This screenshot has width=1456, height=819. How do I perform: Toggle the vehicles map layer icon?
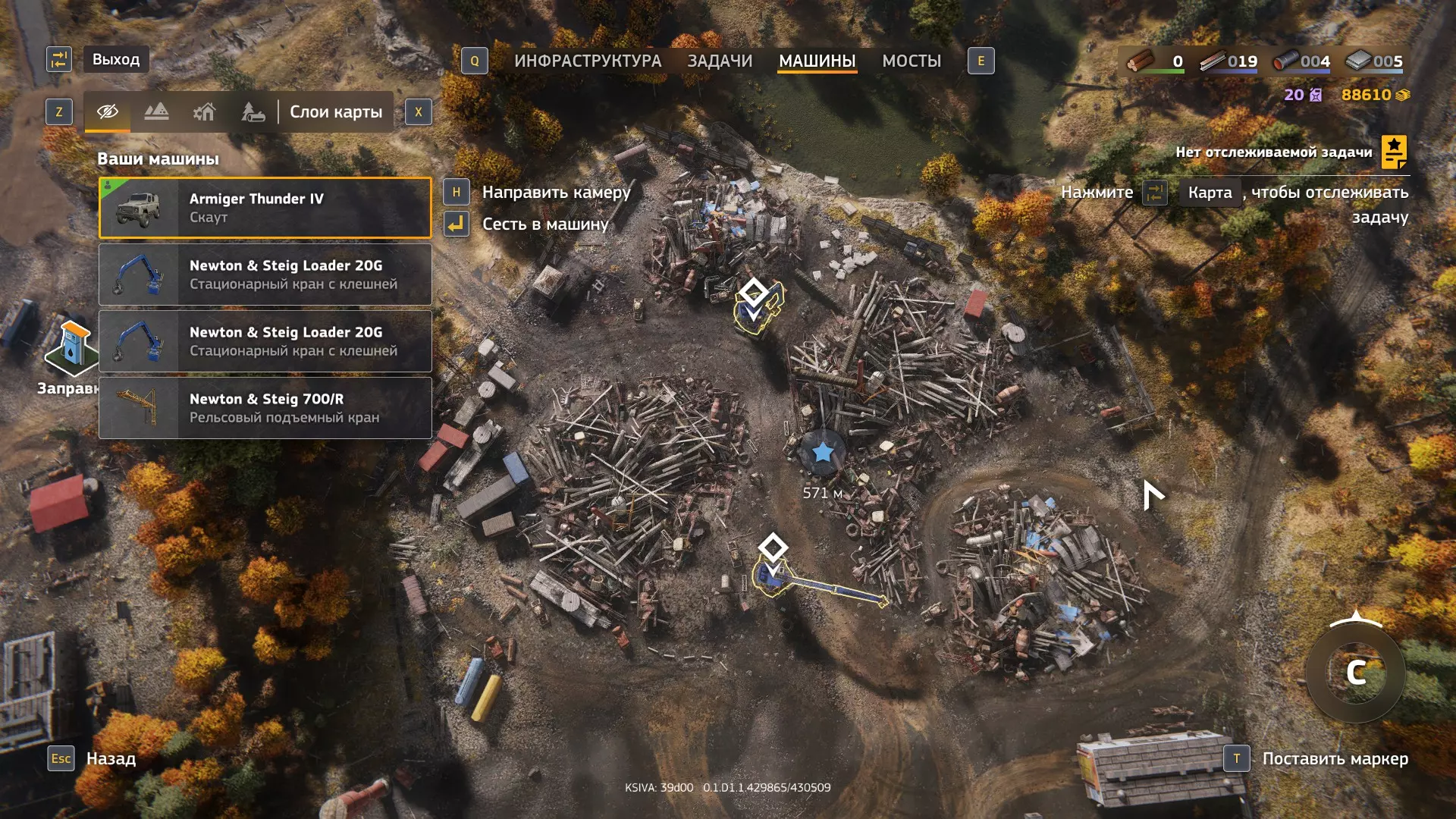tap(253, 112)
